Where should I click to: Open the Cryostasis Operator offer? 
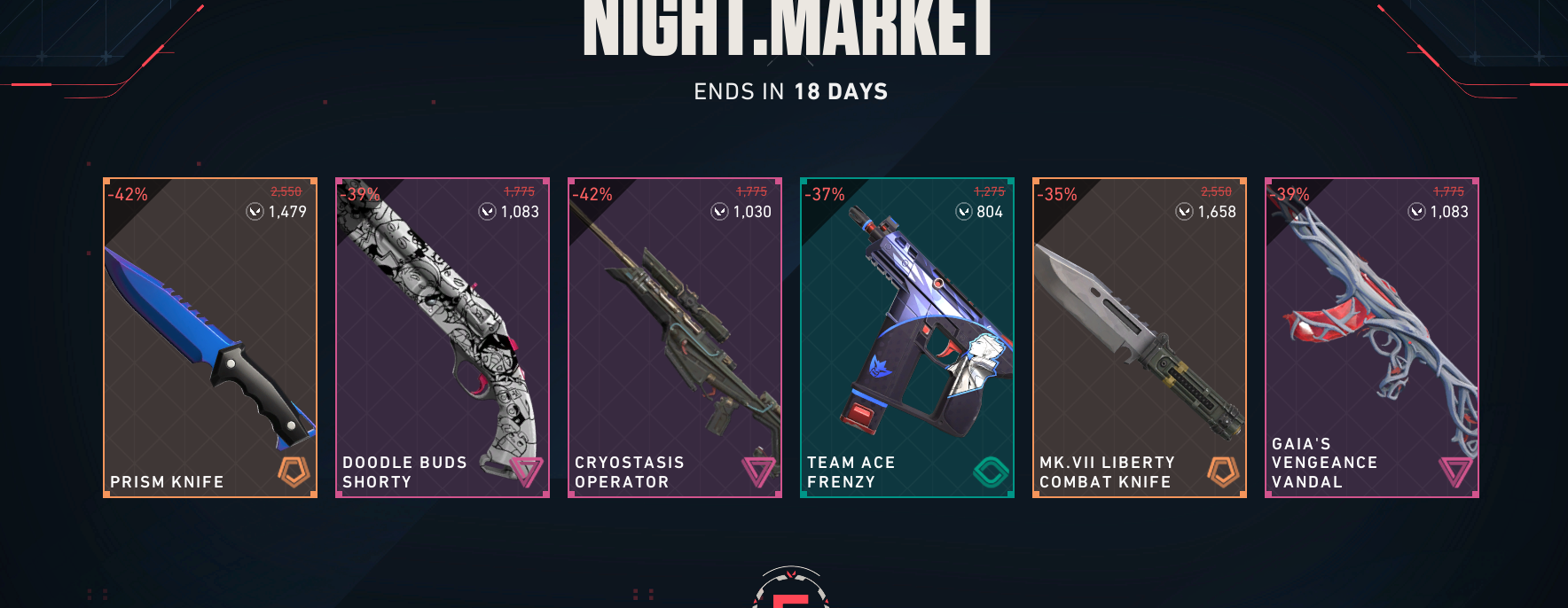pos(675,338)
